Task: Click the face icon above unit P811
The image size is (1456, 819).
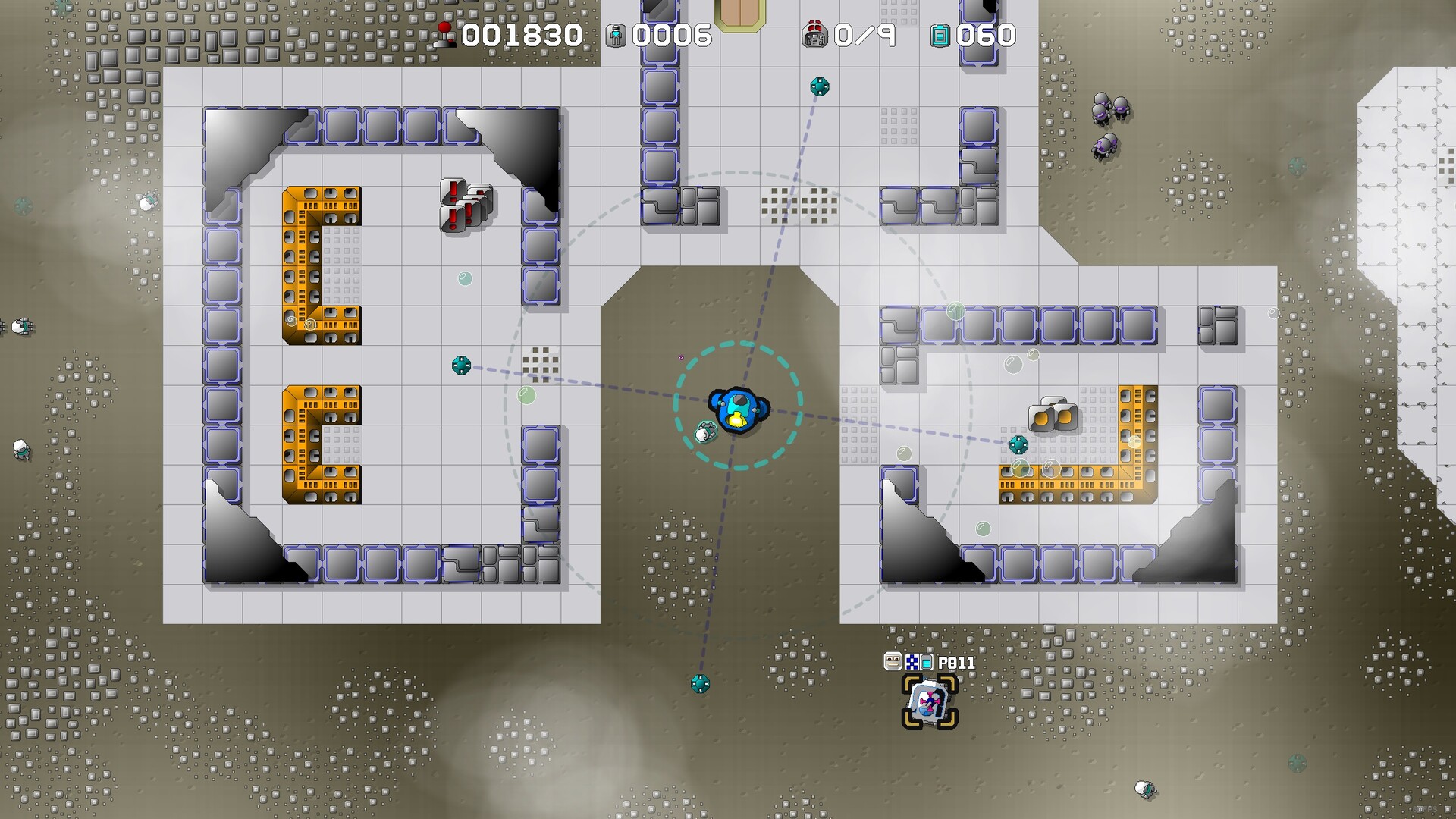Action: point(893,661)
